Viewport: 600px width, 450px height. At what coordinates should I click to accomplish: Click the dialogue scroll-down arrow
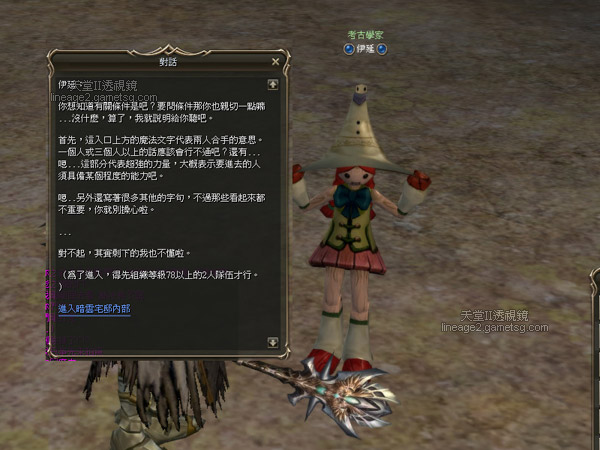click(273, 342)
